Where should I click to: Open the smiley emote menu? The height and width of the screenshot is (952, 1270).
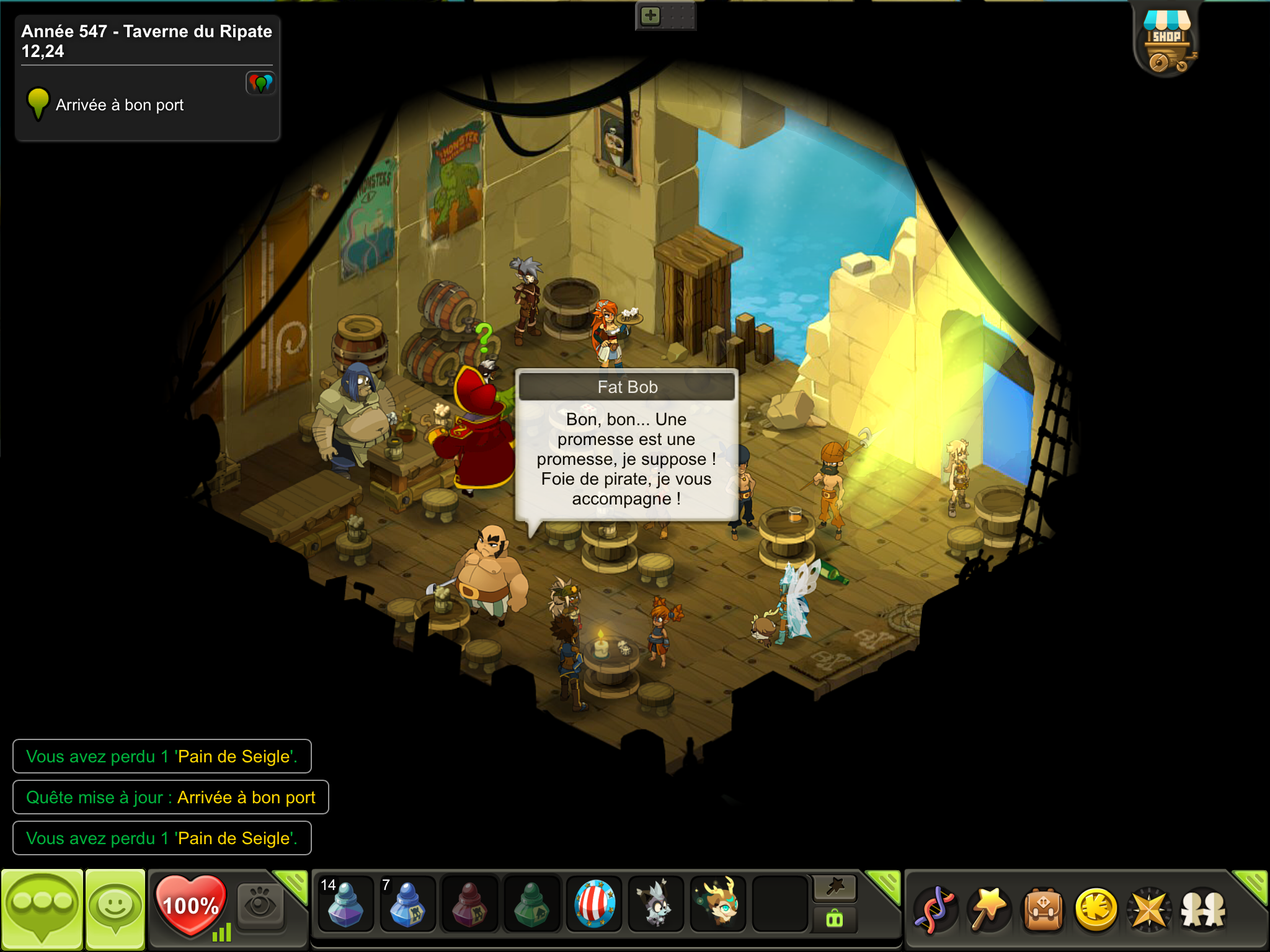115,909
